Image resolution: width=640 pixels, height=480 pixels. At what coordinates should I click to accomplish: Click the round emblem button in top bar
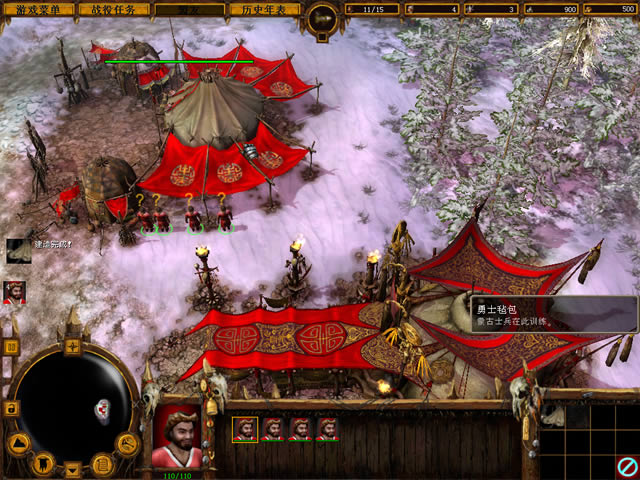point(322,16)
